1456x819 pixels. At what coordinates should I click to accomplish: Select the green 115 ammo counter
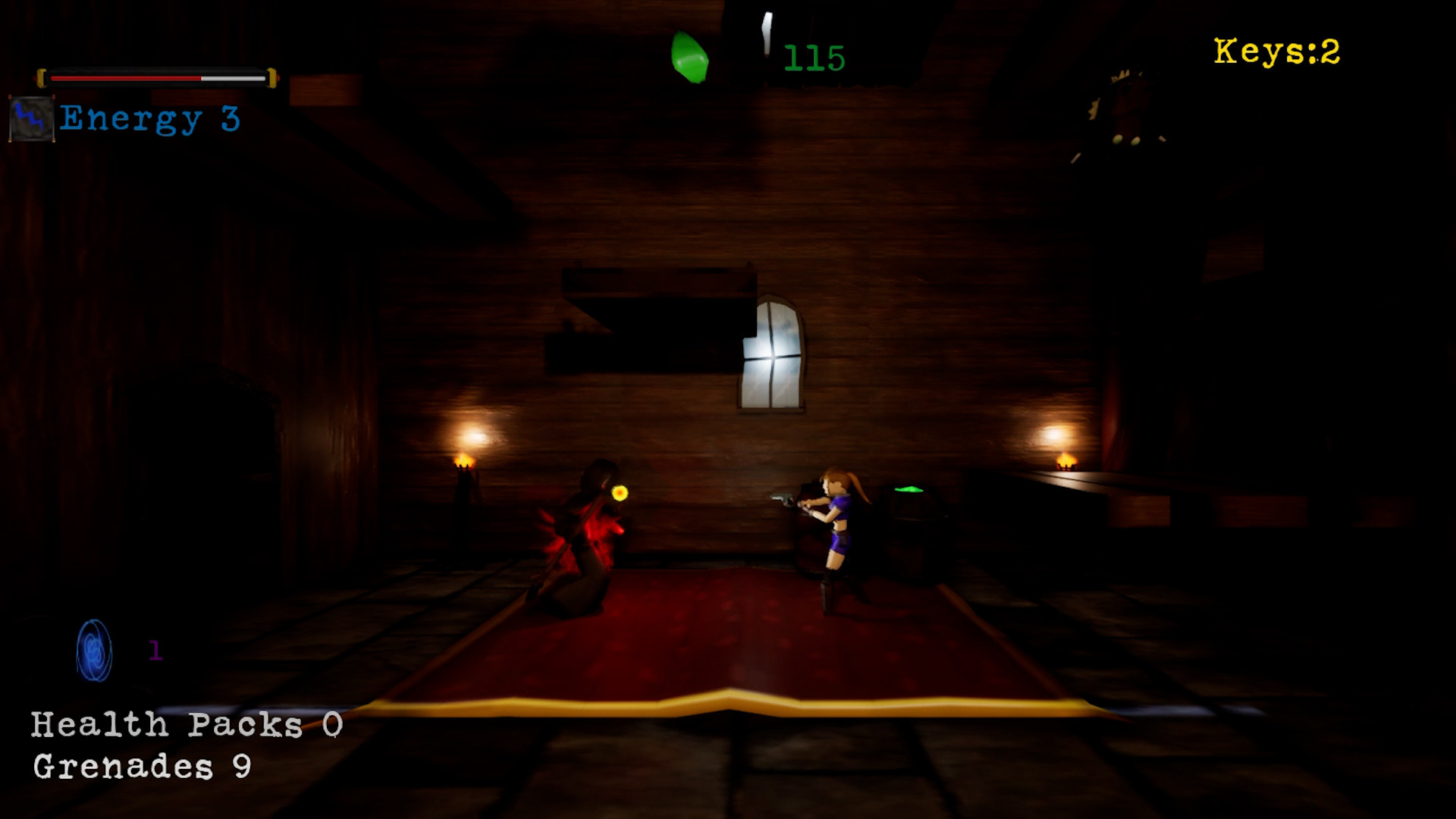815,57
